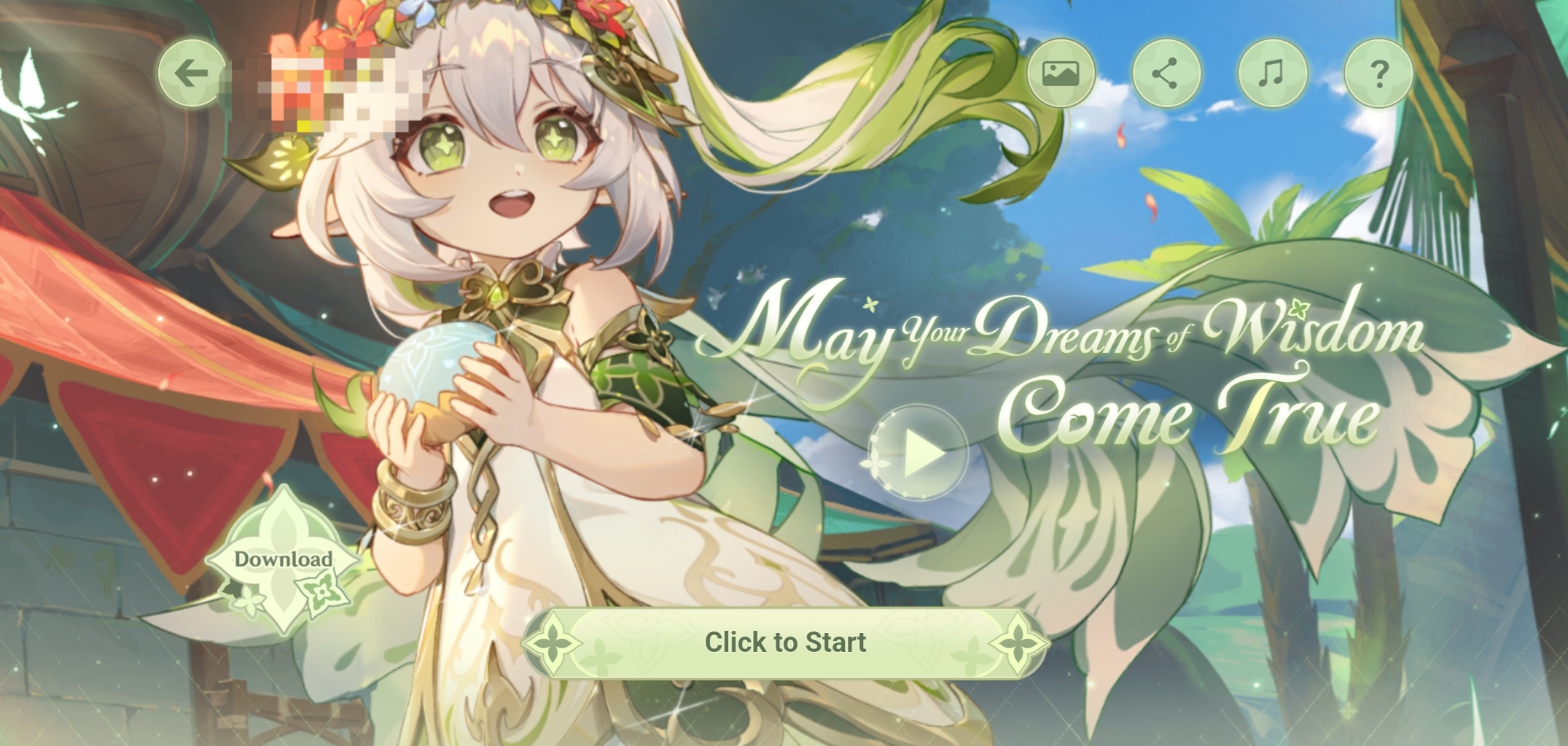Click the share icon
The height and width of the screenshot is (746, 1568).
click(1166, 73)
